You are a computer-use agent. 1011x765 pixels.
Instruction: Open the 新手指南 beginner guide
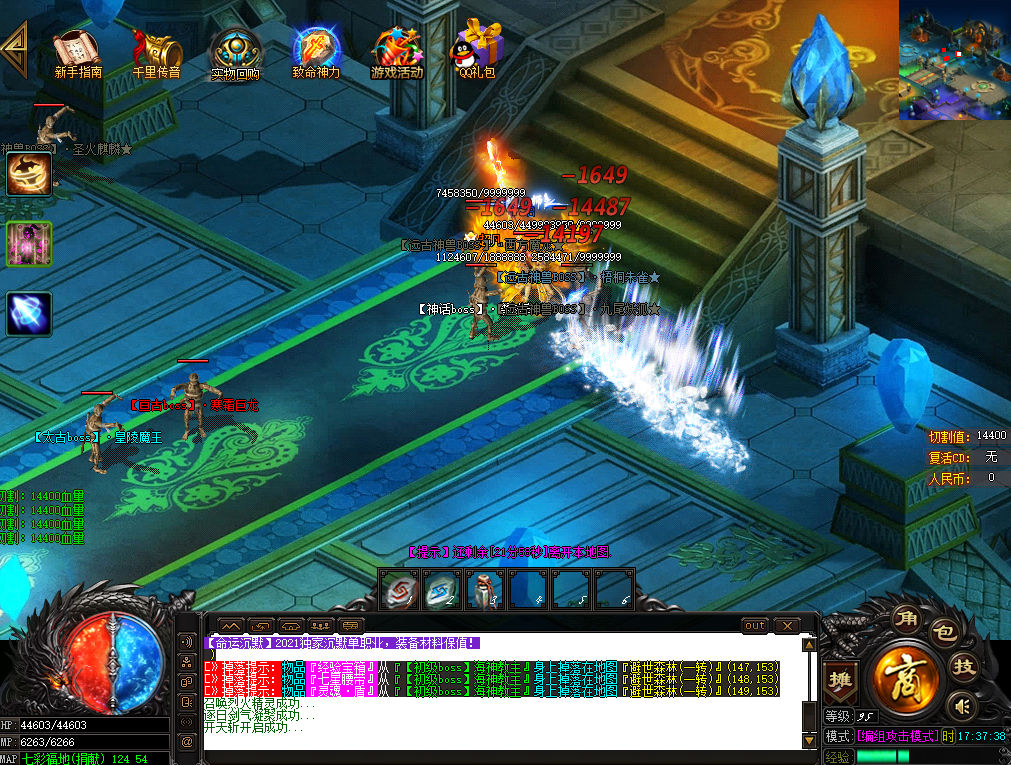pyautogui.click(x=77, y=52)
